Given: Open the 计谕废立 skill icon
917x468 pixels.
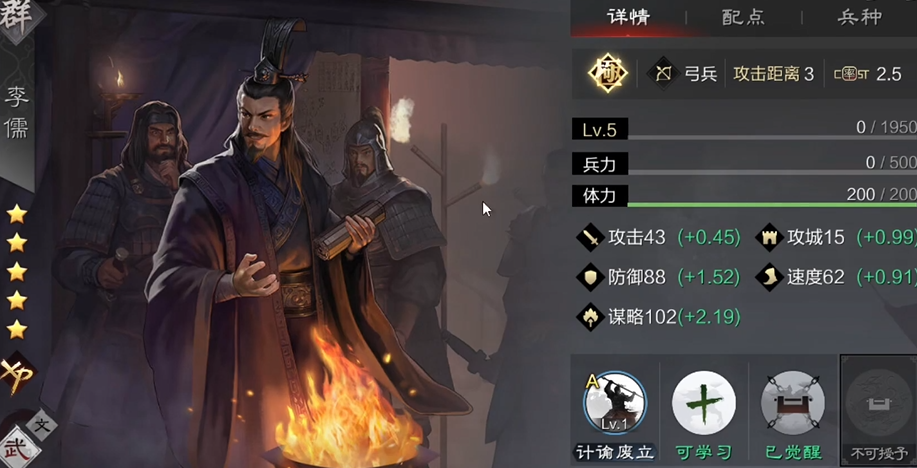Looking at the screenshot, I should pos(614,405).
